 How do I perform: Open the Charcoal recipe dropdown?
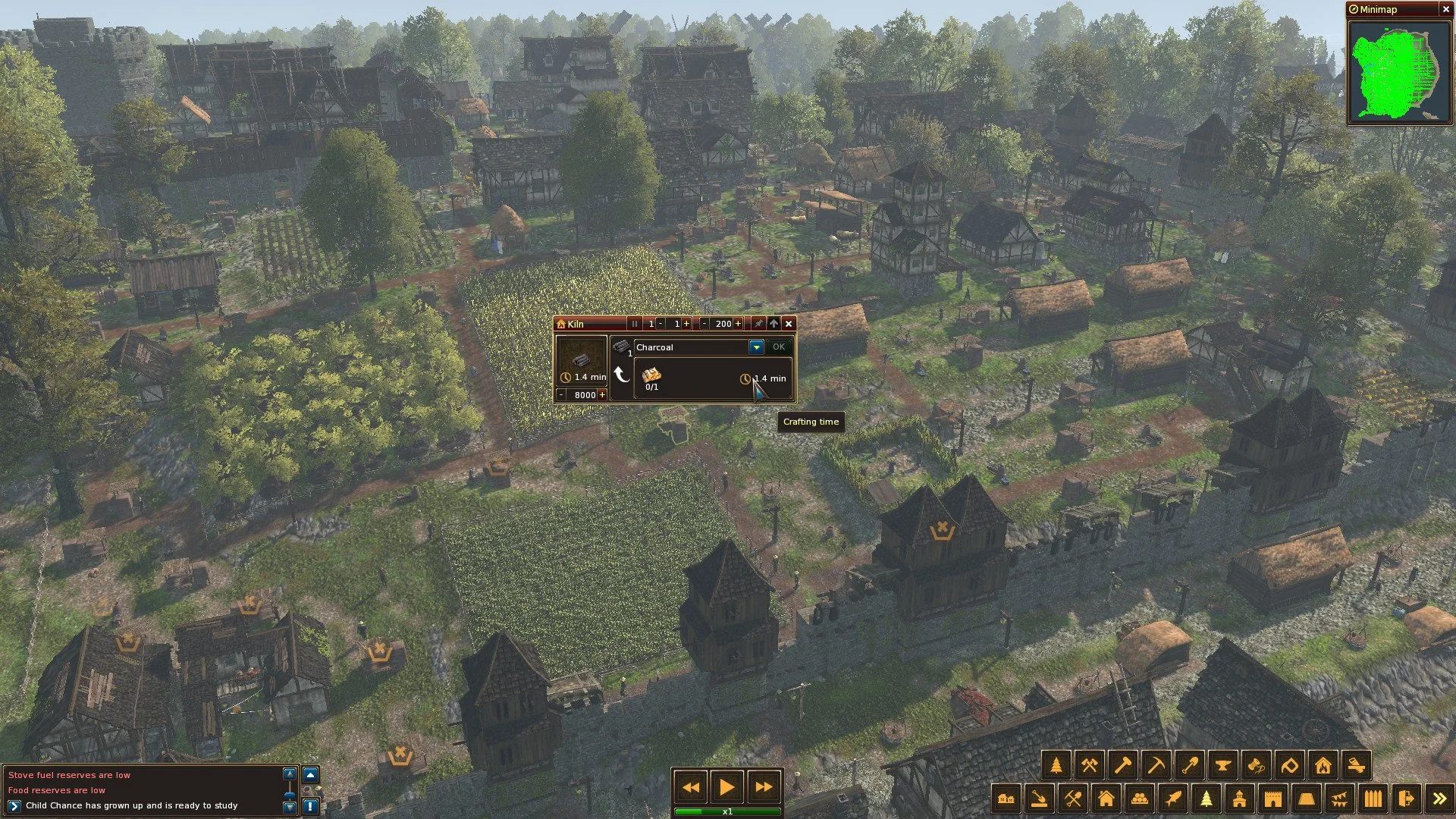tap(756, 347)
